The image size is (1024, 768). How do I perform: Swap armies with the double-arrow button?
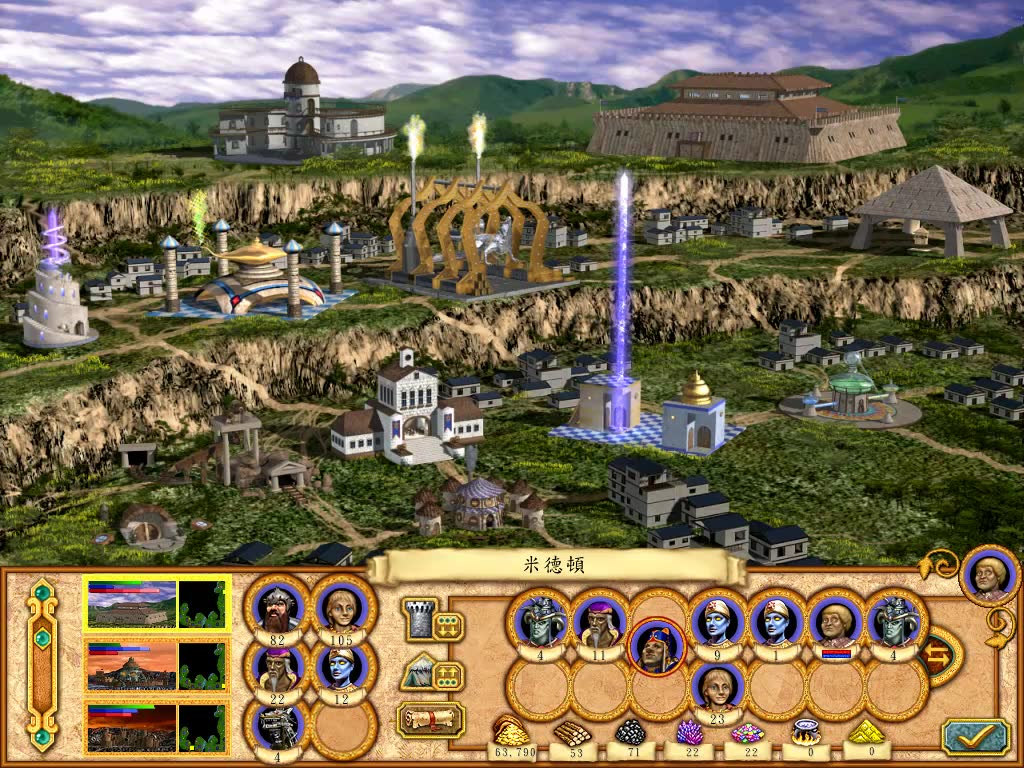coord(937,657)
